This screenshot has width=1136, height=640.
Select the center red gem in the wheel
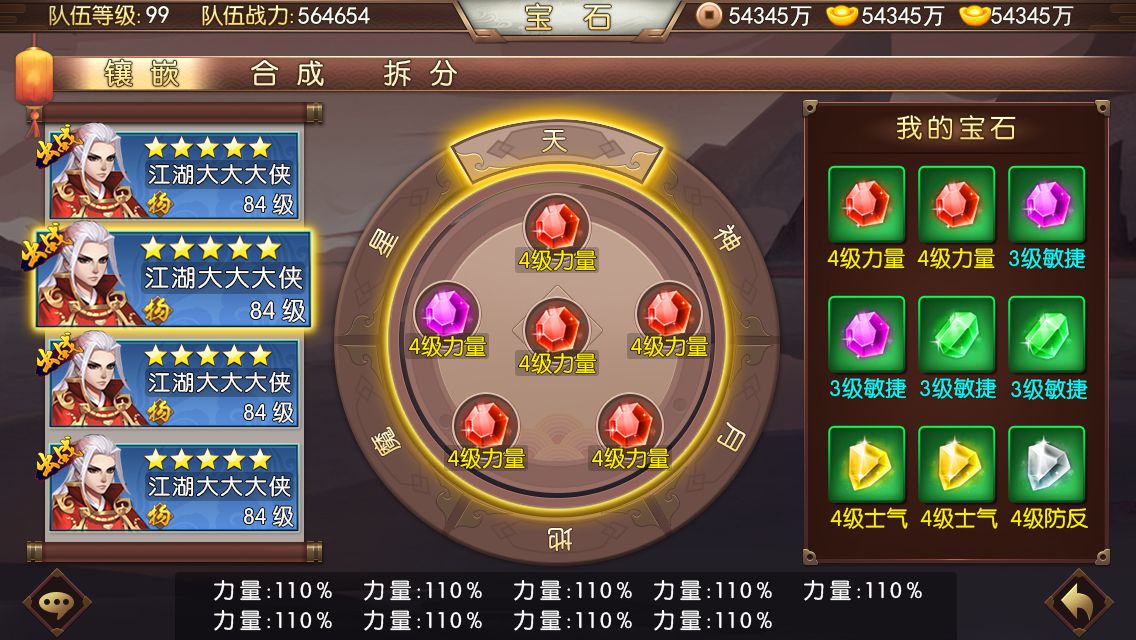point(557,329)
